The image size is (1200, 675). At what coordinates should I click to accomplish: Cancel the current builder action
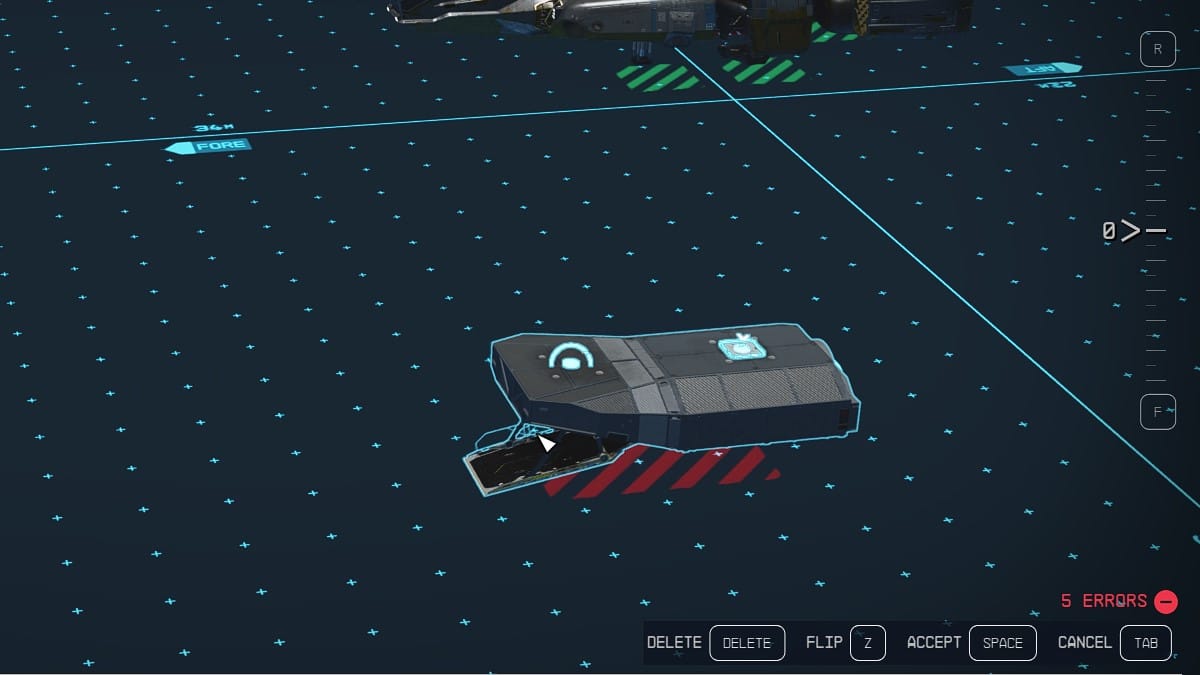1145,643
